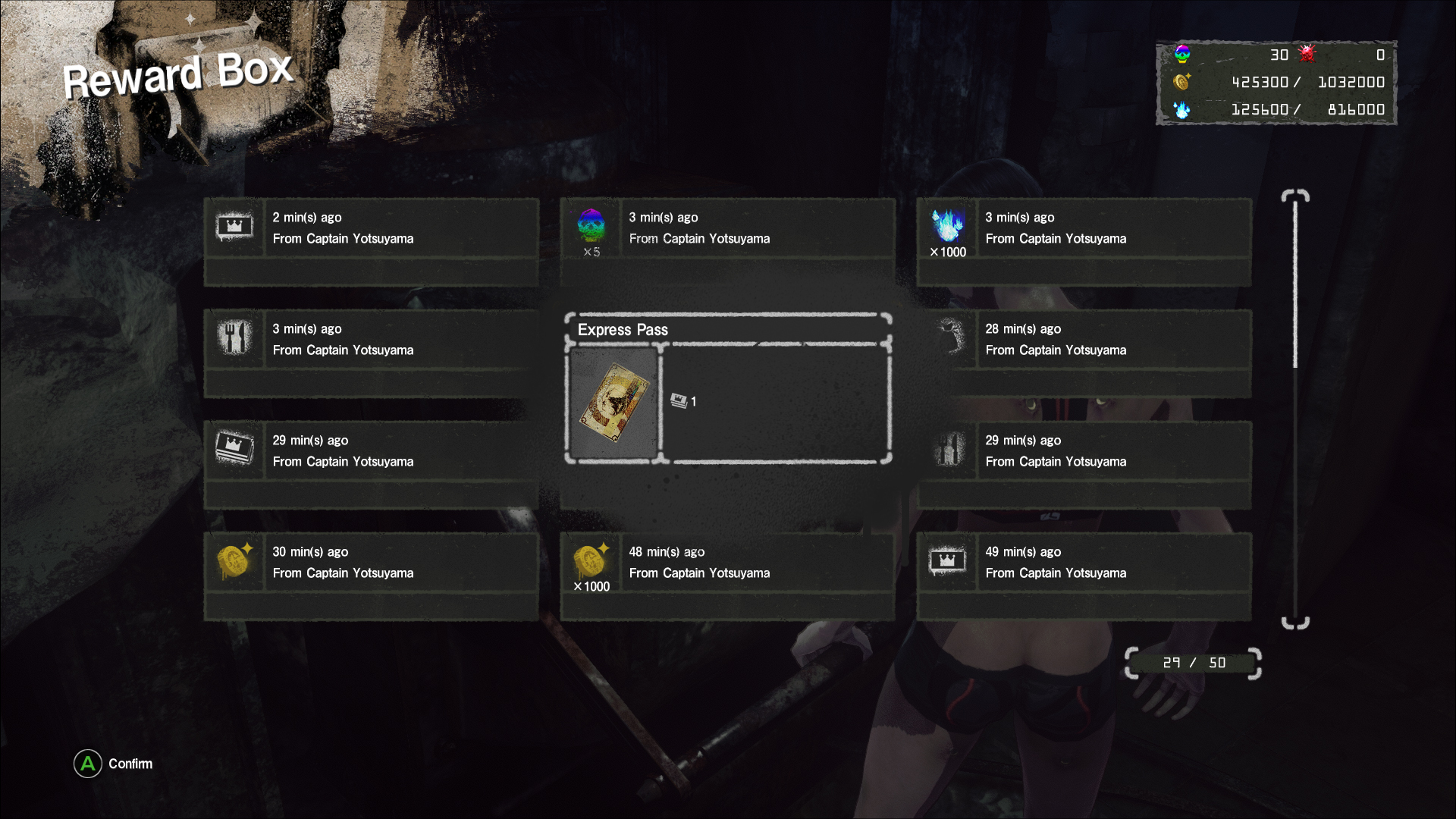Click the Express Pass card thumbnail
The image size is (1456, 819).
(x=616, y=403)
